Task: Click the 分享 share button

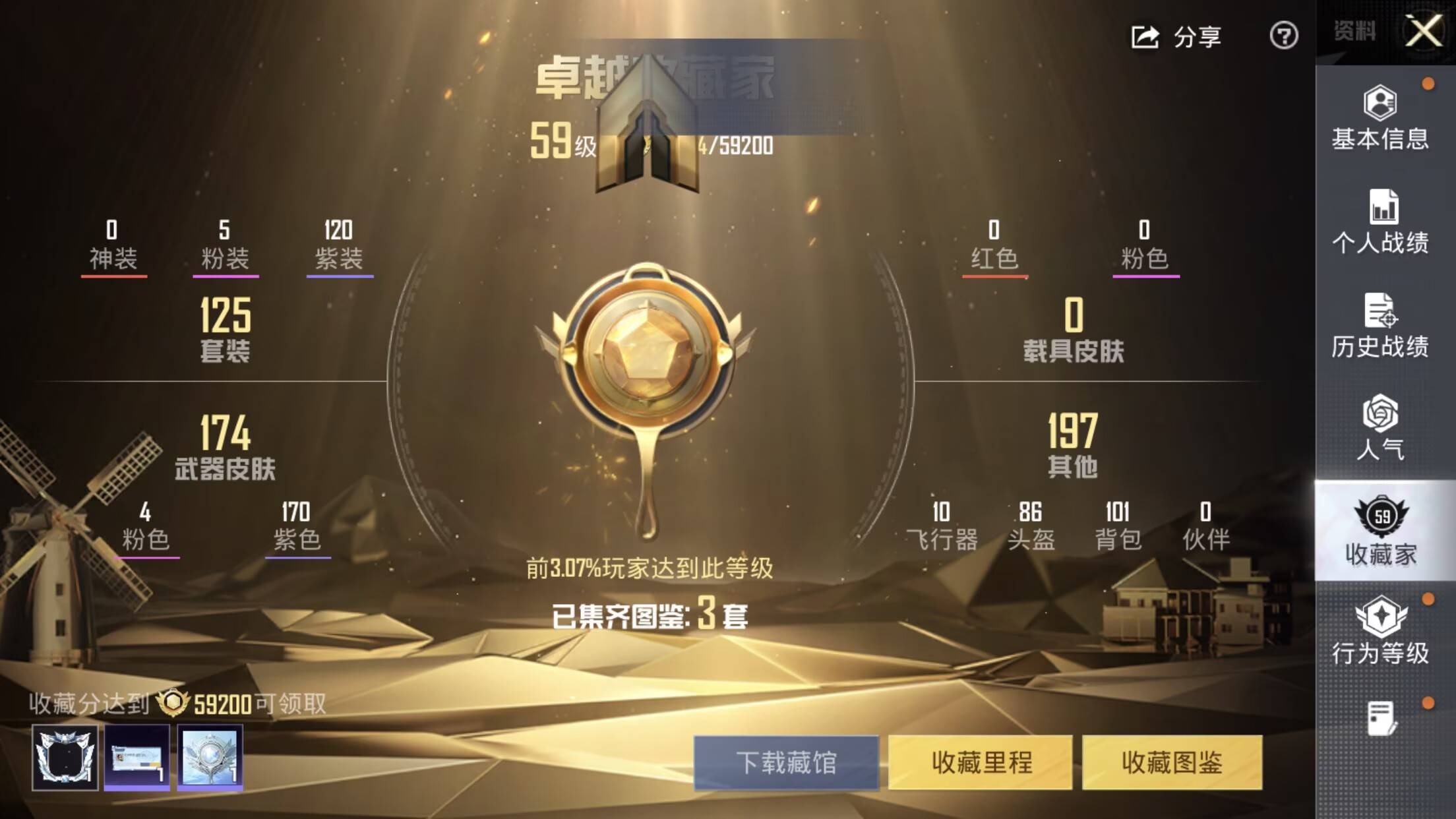Action: (1176, 36)
